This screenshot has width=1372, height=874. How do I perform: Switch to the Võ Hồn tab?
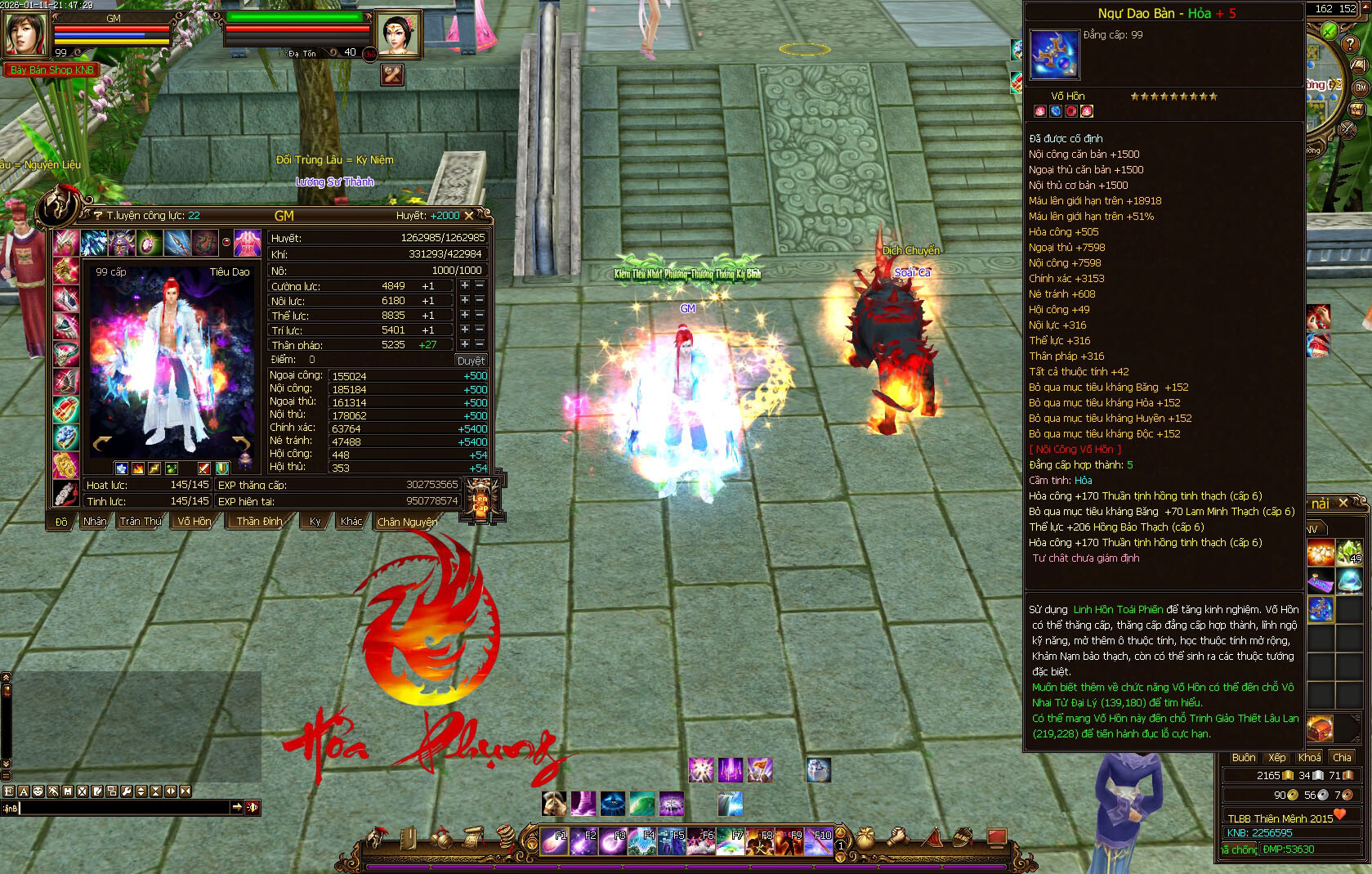194,522
